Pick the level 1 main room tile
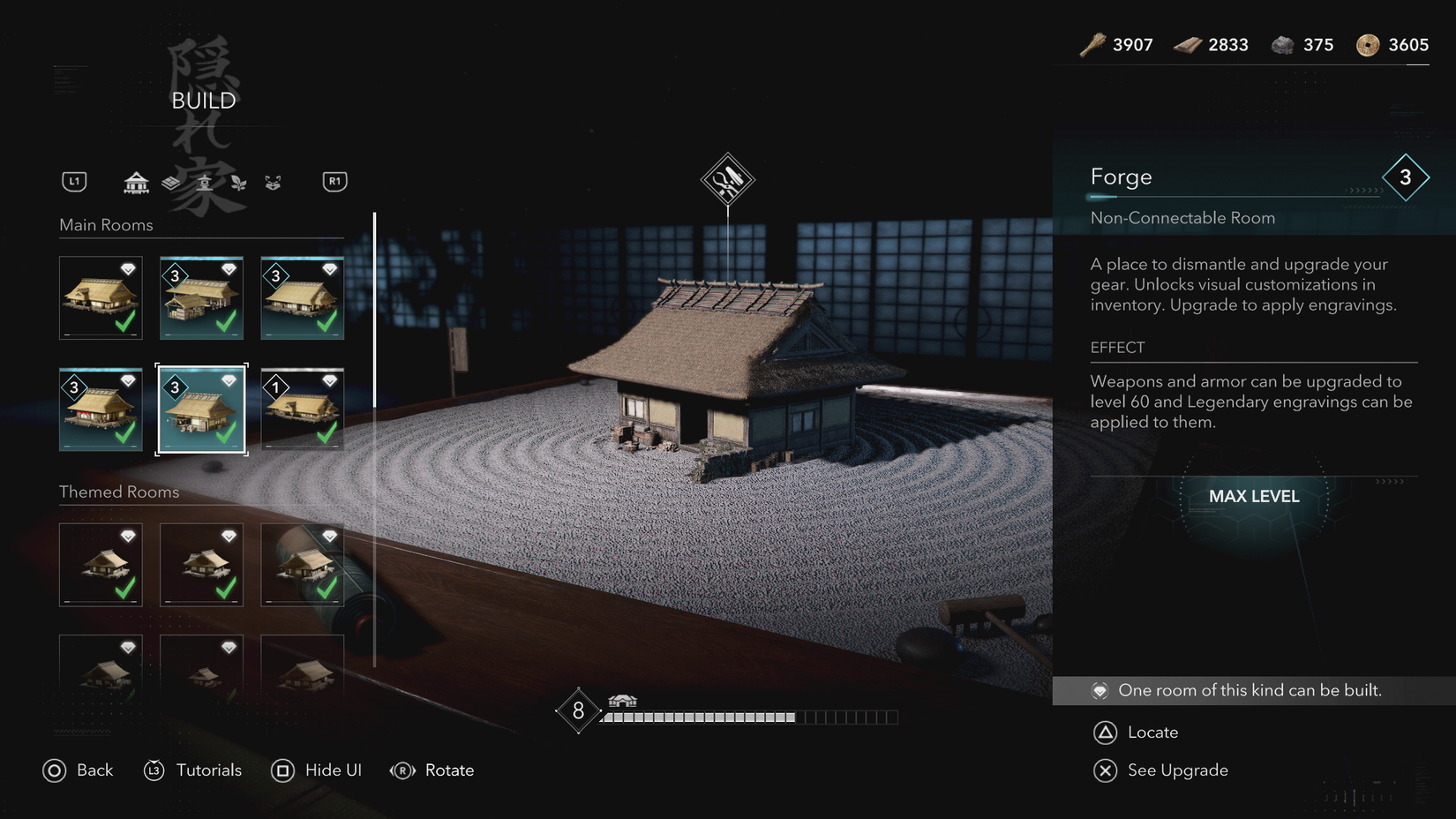The height and width of the screenshot is (819, 1456). pyautogui.click(x=302, y=409)
